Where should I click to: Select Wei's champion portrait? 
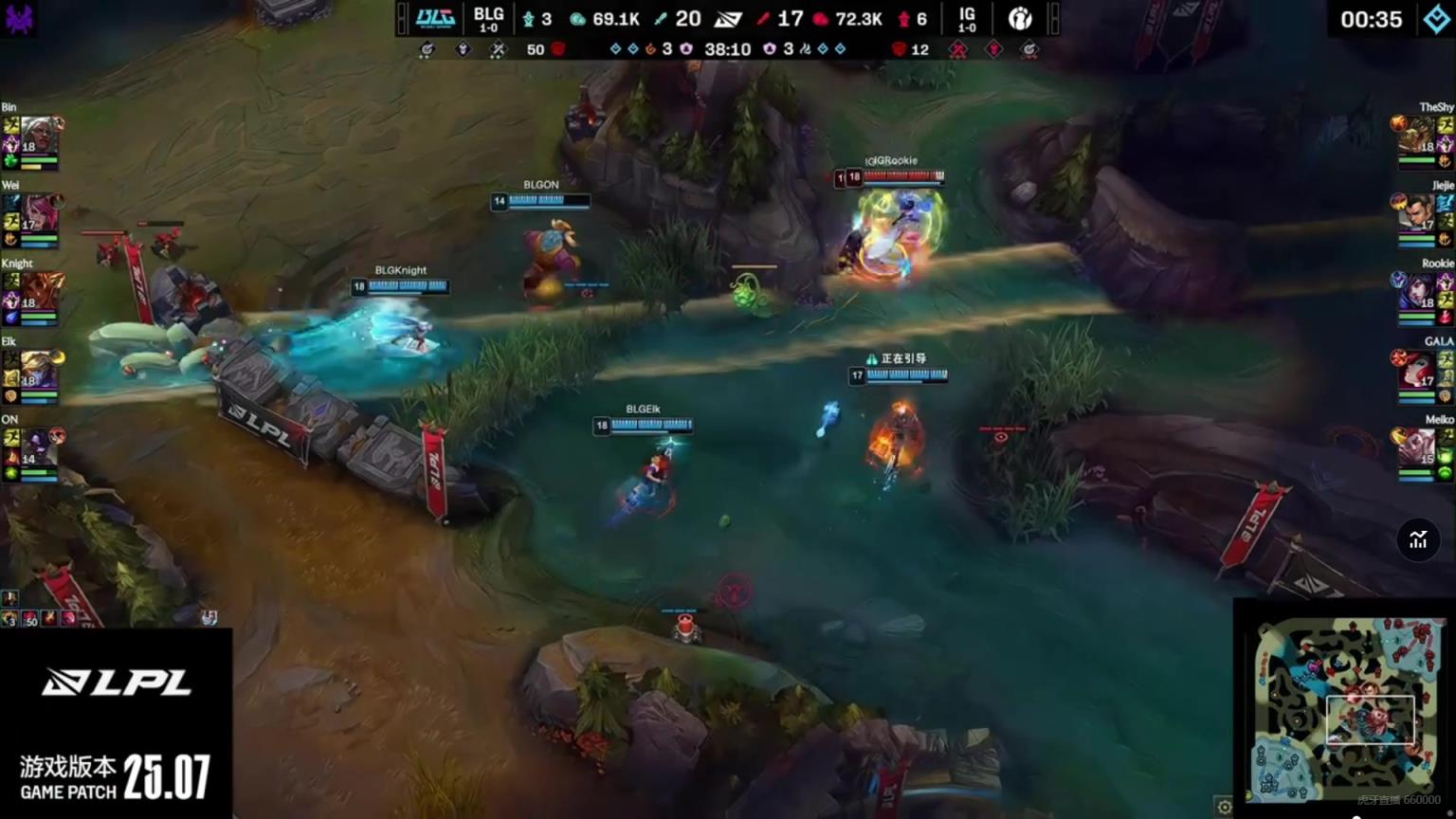coord(39,214)
